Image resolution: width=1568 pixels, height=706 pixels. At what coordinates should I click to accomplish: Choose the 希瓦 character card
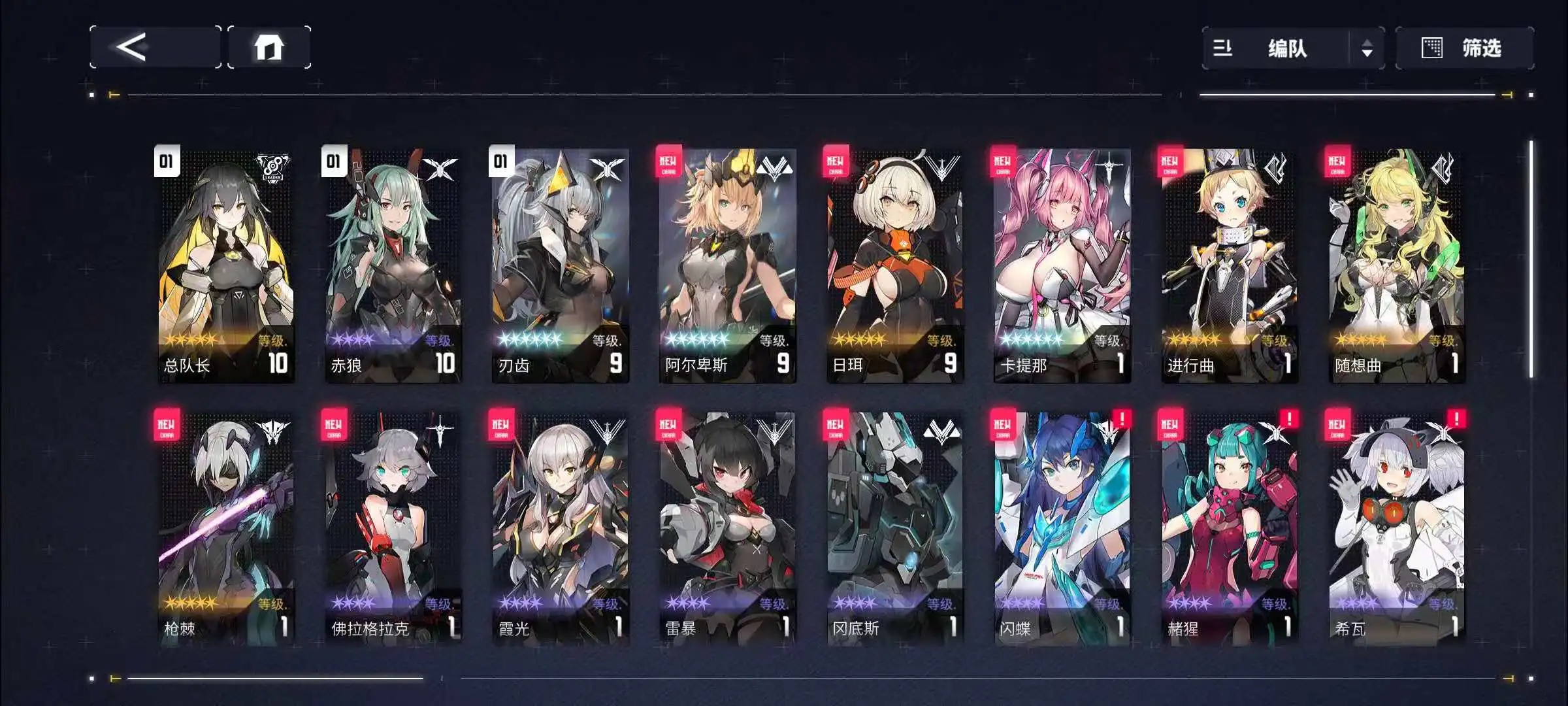coord(1396,528)
